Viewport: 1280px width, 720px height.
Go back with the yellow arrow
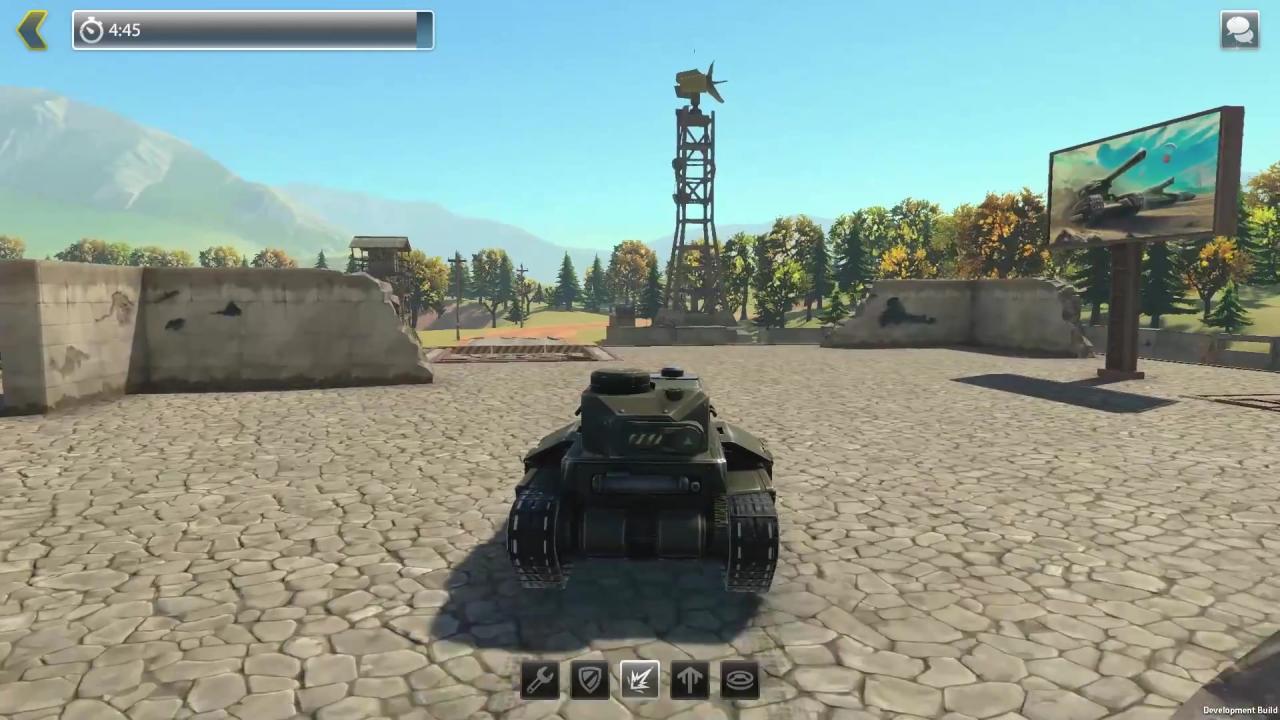(32, 30)
